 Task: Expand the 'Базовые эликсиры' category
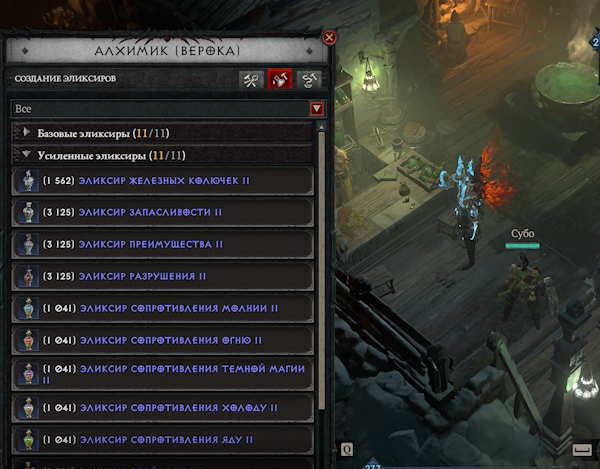(26, 132)
